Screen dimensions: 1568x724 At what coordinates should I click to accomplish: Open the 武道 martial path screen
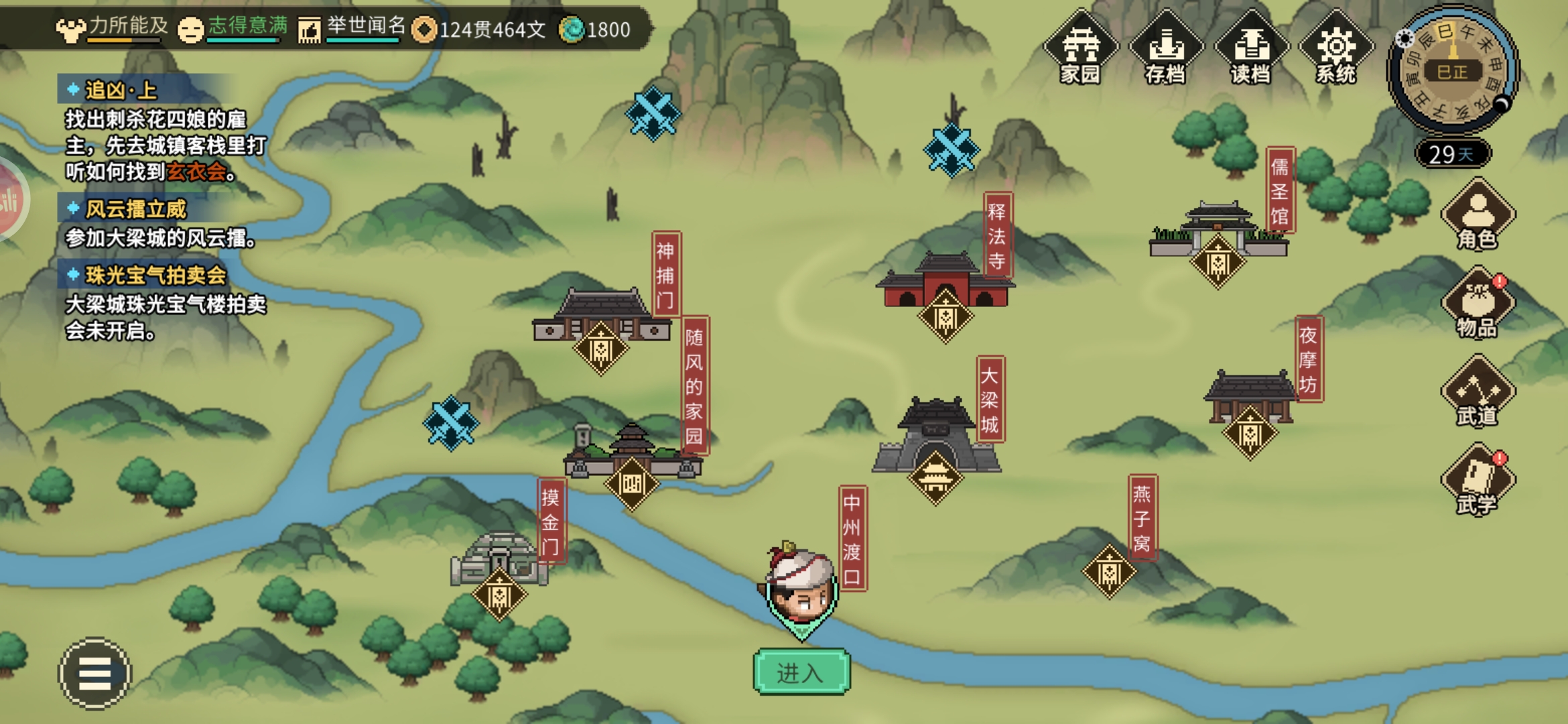(1478, 393)
